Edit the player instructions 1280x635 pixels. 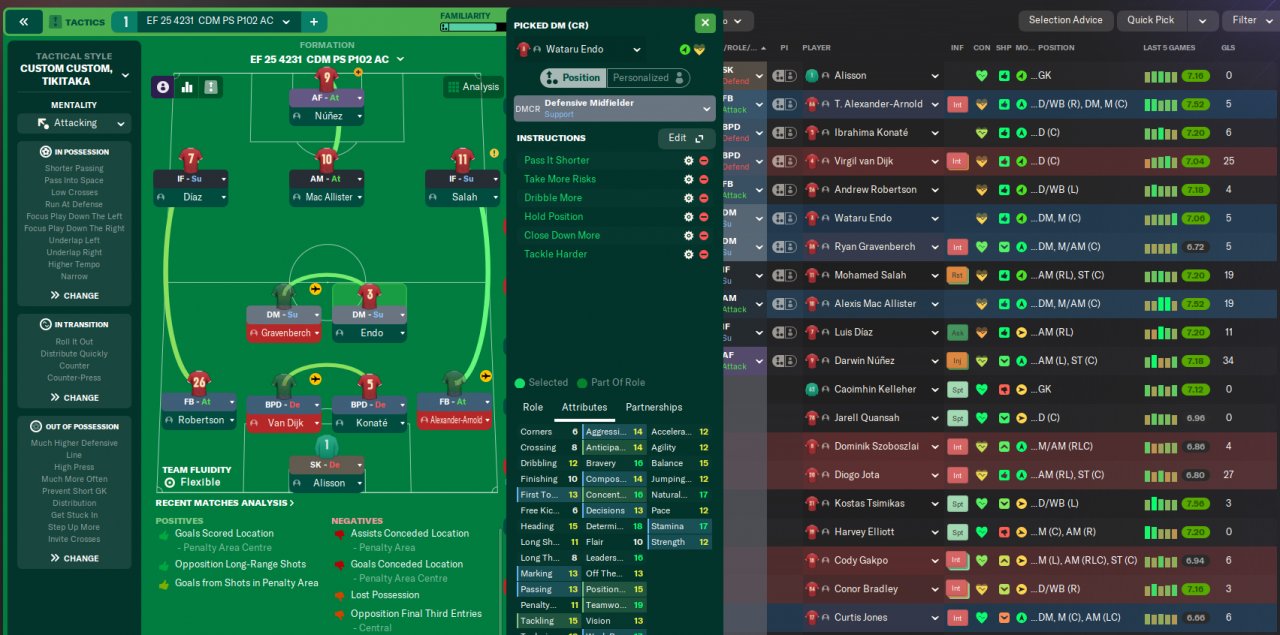point(686,138)
